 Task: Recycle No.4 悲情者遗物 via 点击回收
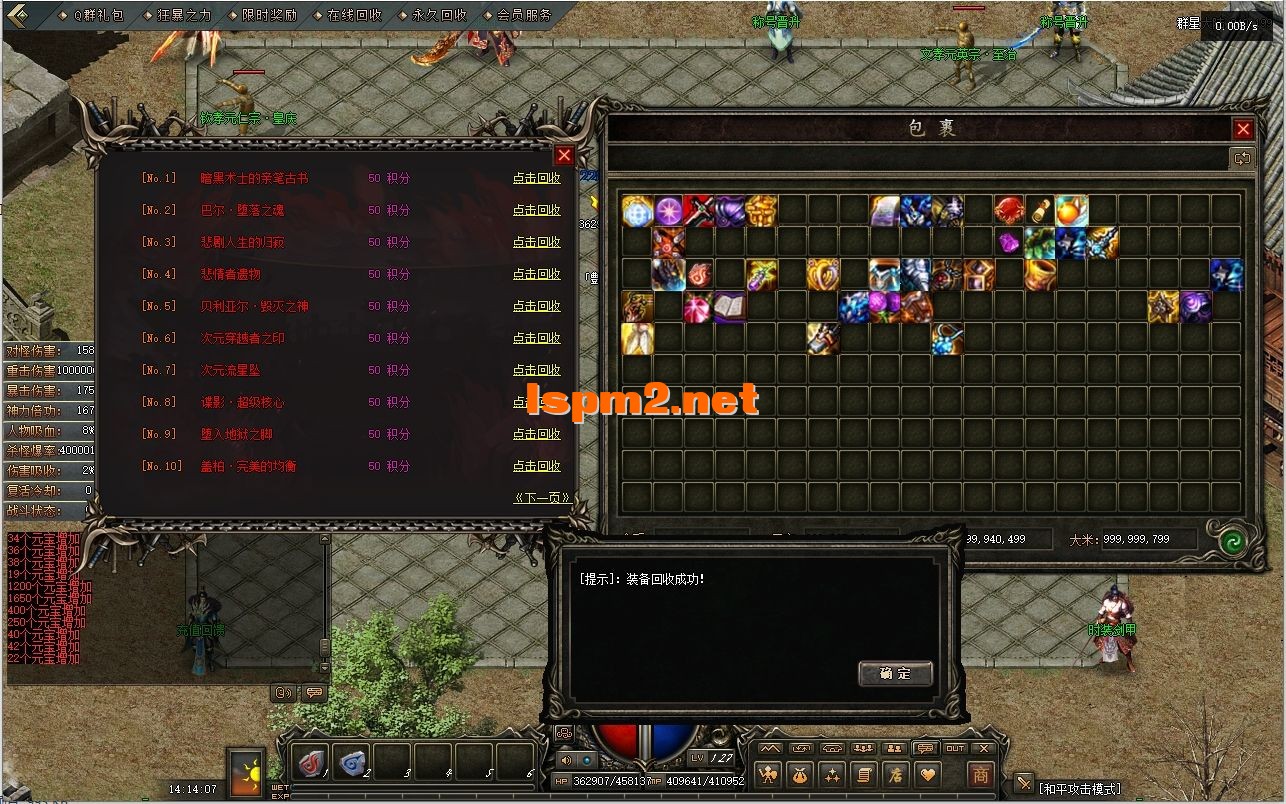(536, 274)
